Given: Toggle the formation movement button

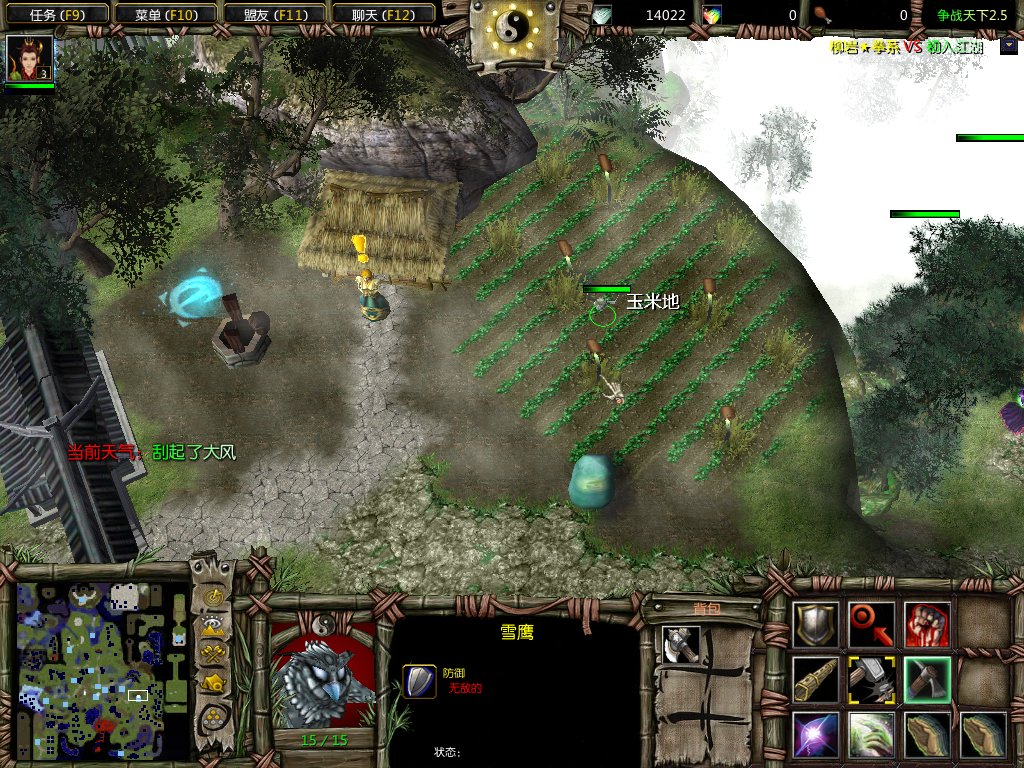Looking at the screenshot, I should click(x=213, y=716).
